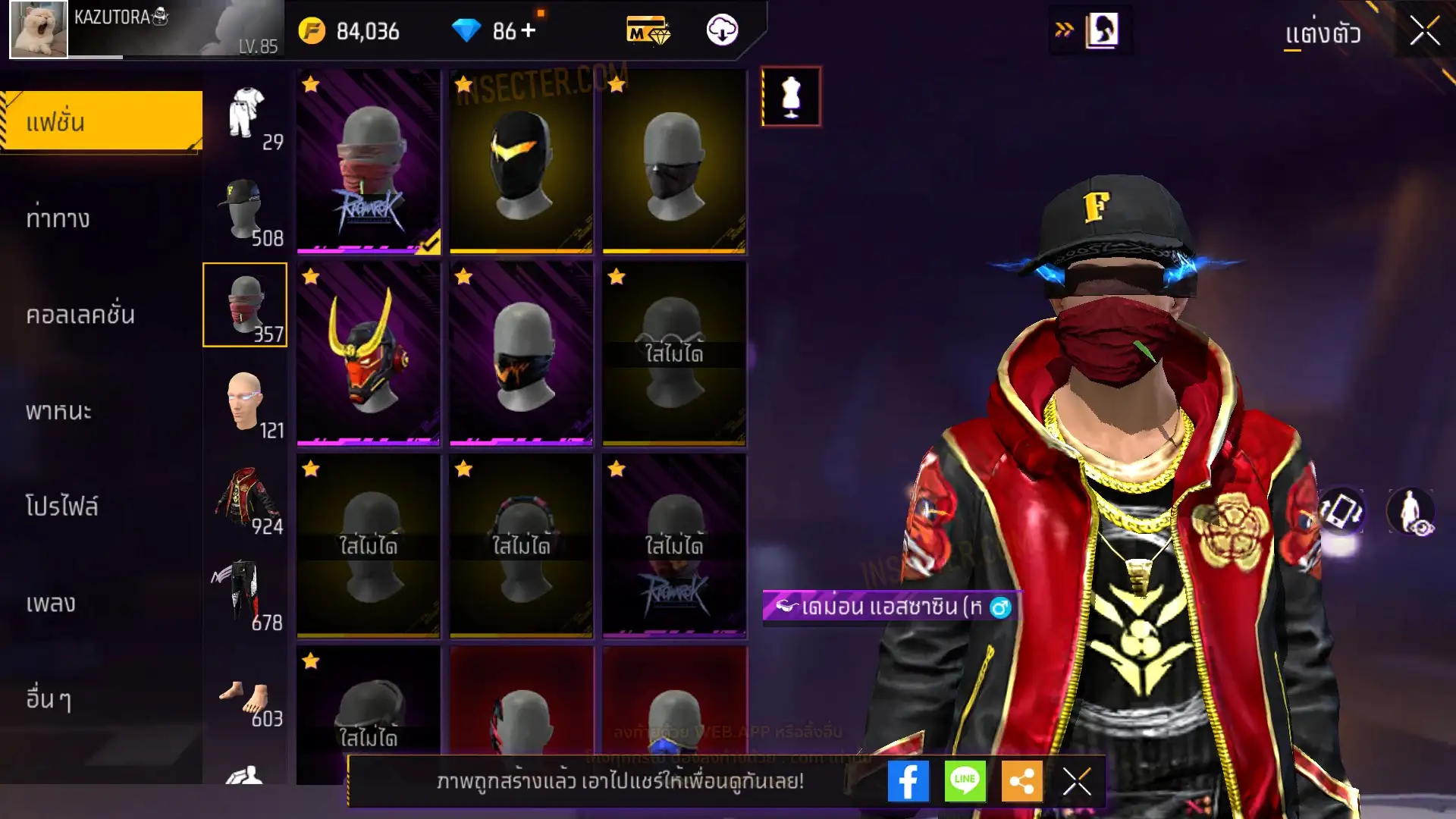Viewport: 1456px width, 819px height.
Task: Open the pants bottoms category
Action: (245, 595)
